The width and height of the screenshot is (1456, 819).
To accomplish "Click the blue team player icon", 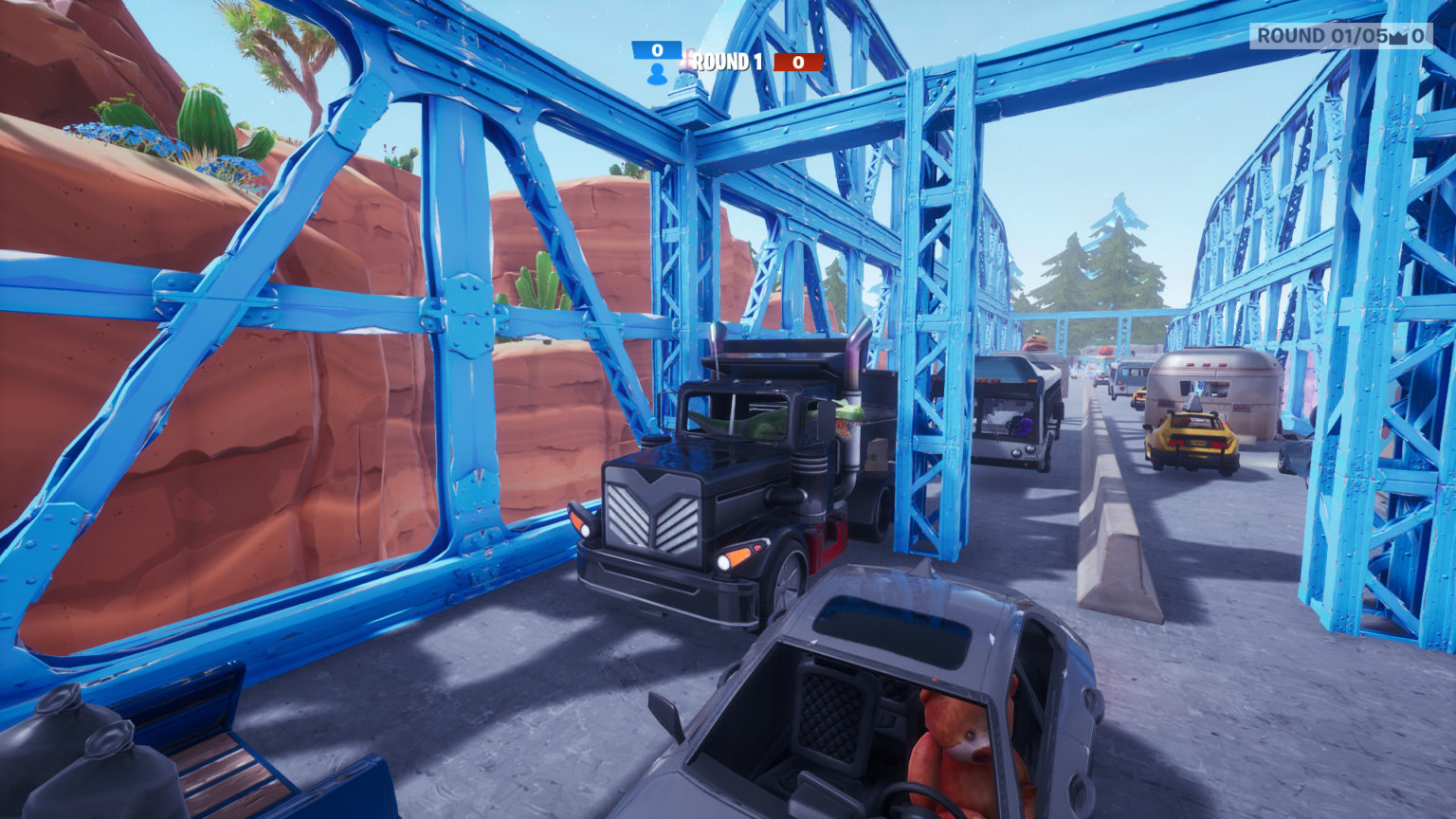I will click(x=656, y=75).
